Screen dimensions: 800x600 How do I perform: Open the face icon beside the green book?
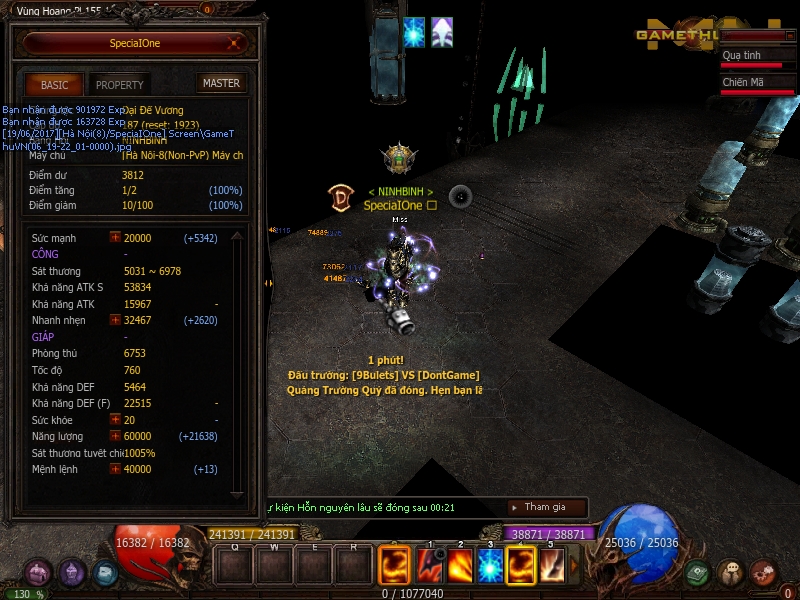(x=731, y=573)
